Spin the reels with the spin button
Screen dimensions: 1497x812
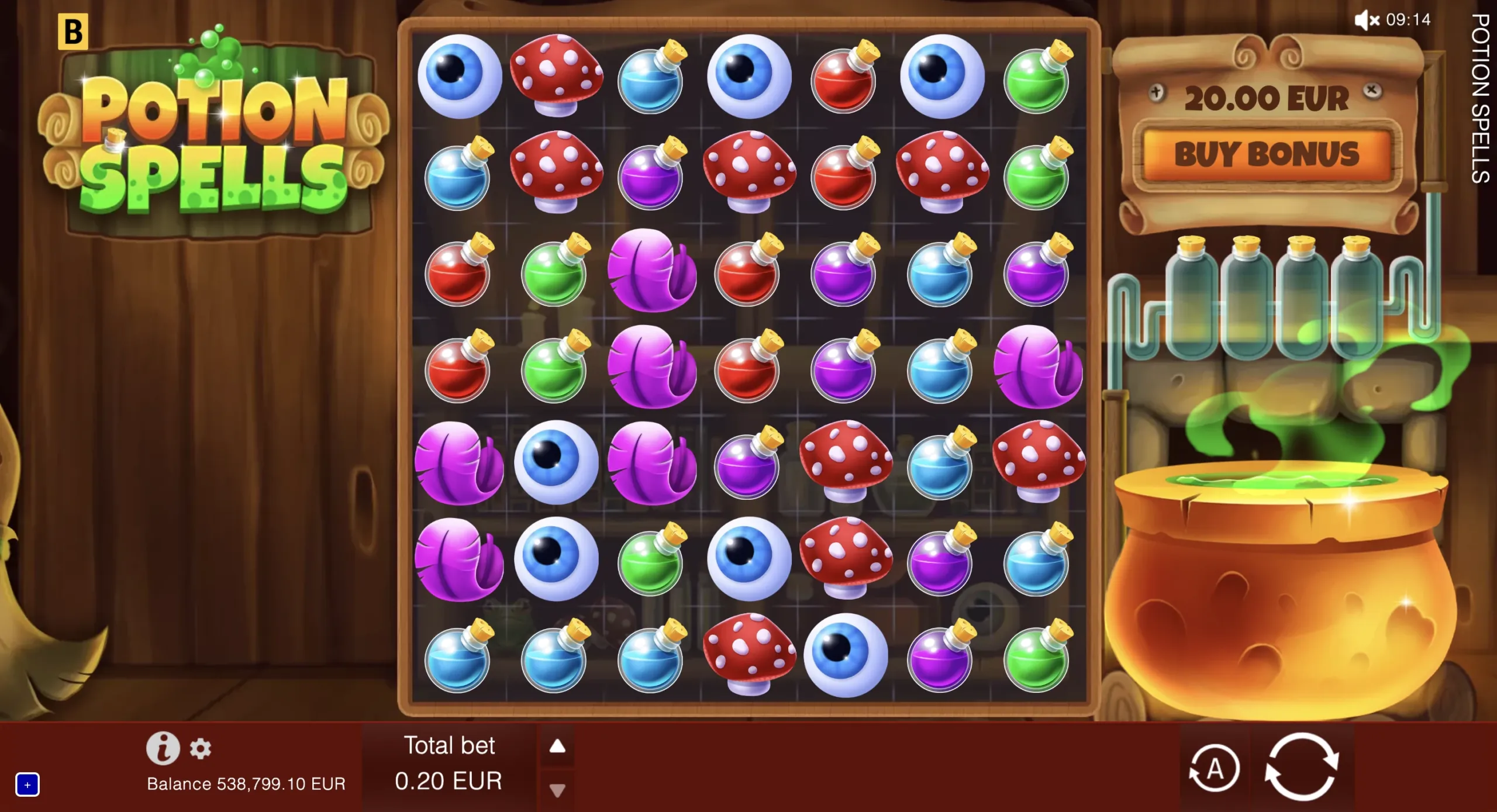(1302, 766)
